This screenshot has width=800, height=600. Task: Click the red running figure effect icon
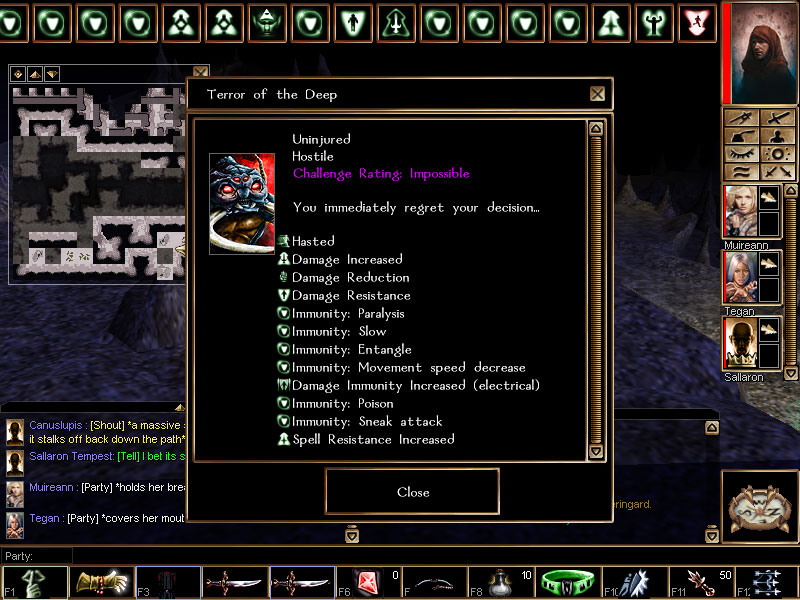[697, 22]
